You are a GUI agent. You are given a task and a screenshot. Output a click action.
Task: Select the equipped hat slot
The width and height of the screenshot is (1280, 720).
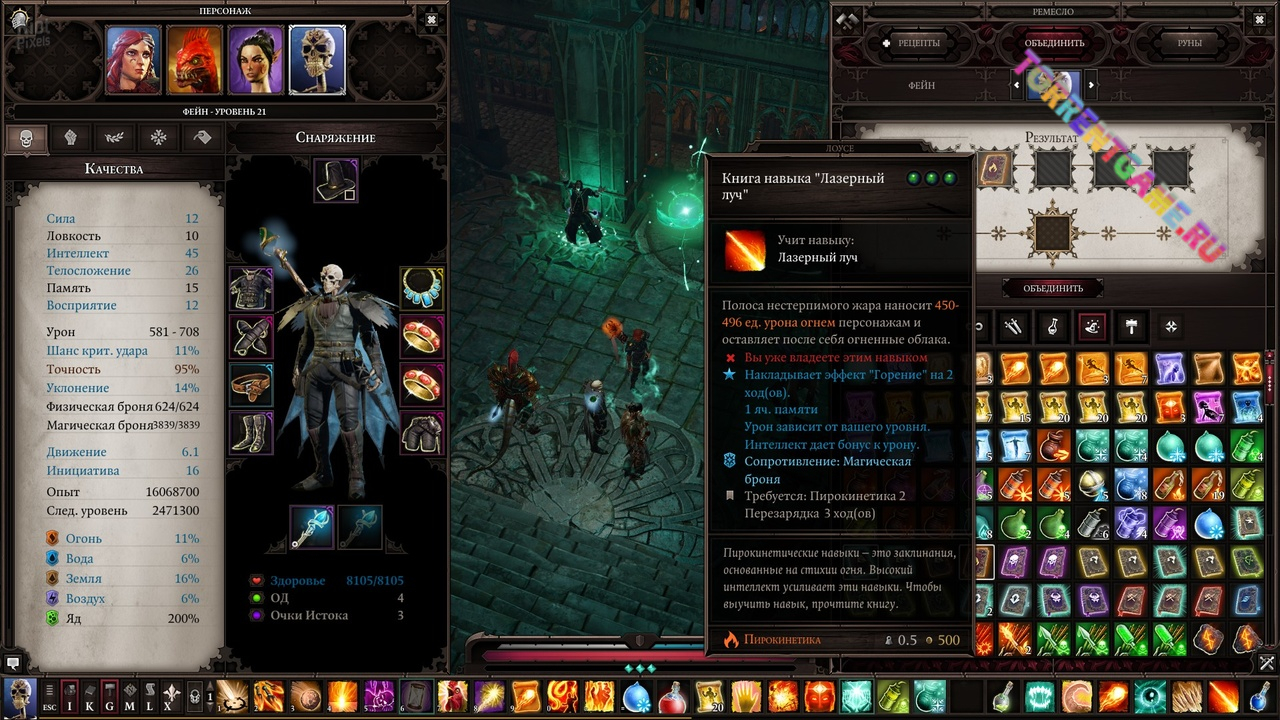coord(335,181)
